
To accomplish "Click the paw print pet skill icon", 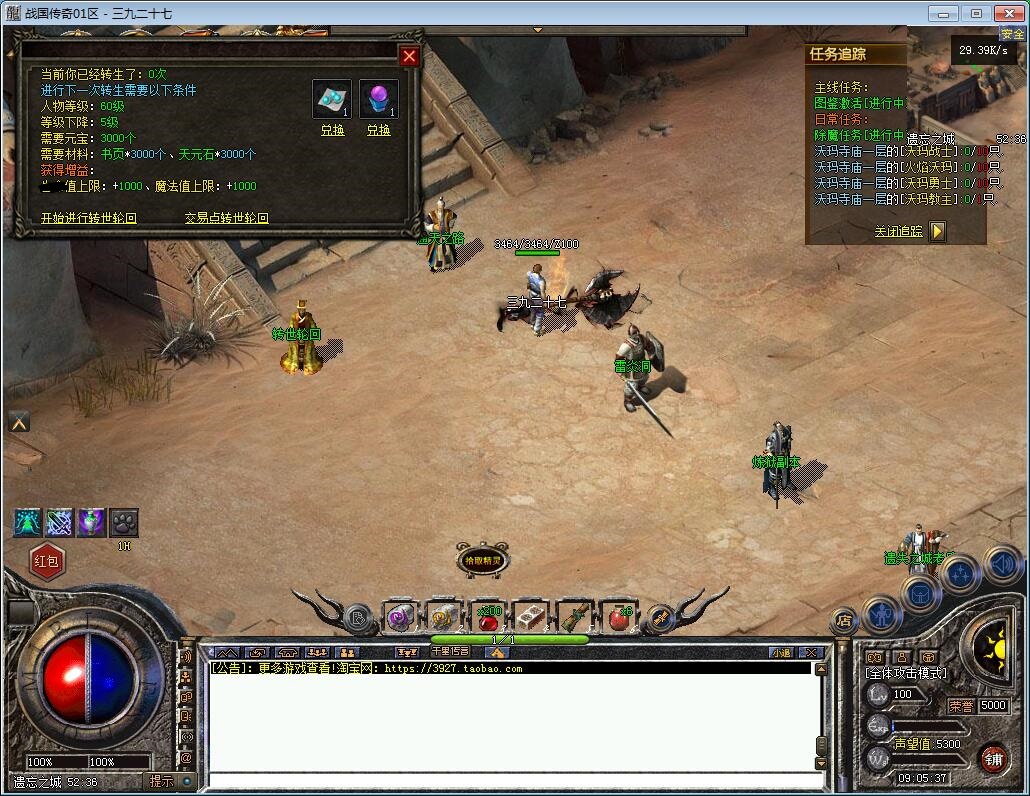I will click(x=123, y=522).
